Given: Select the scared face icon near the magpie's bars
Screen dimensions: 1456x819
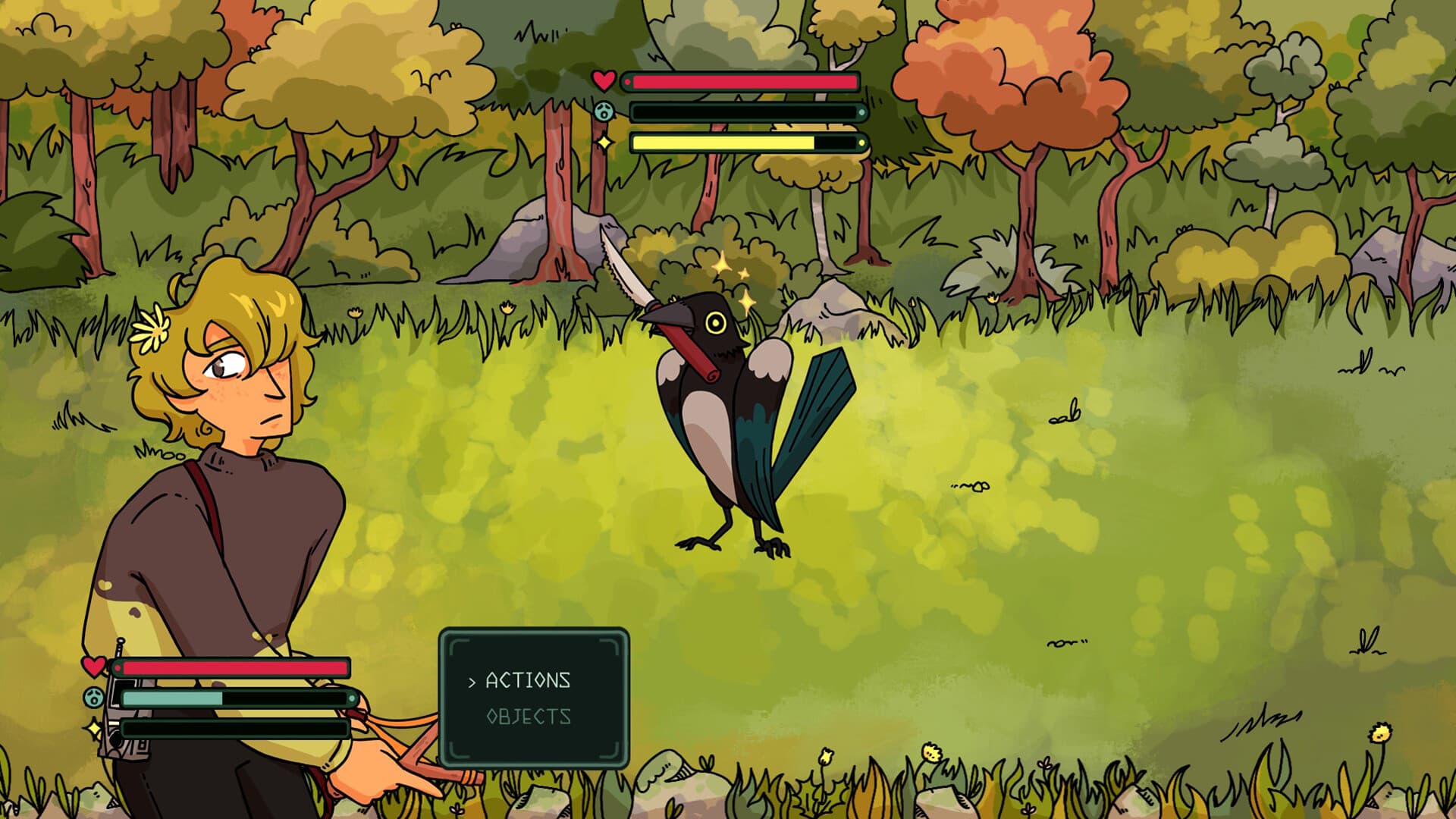Looking at the screenshot, I should (603, 110).
